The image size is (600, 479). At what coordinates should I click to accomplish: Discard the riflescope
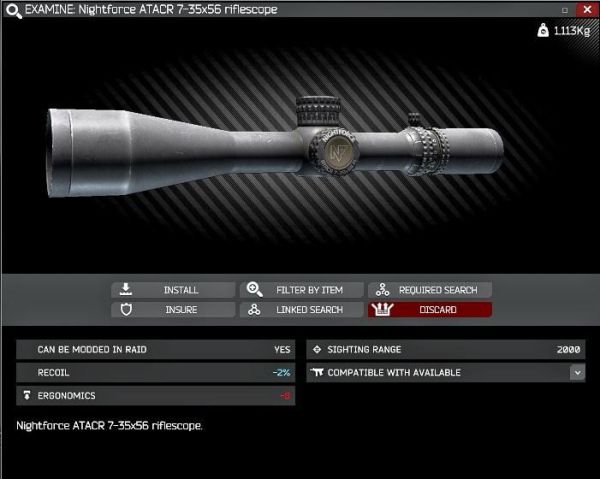click(x=430, y=310)
